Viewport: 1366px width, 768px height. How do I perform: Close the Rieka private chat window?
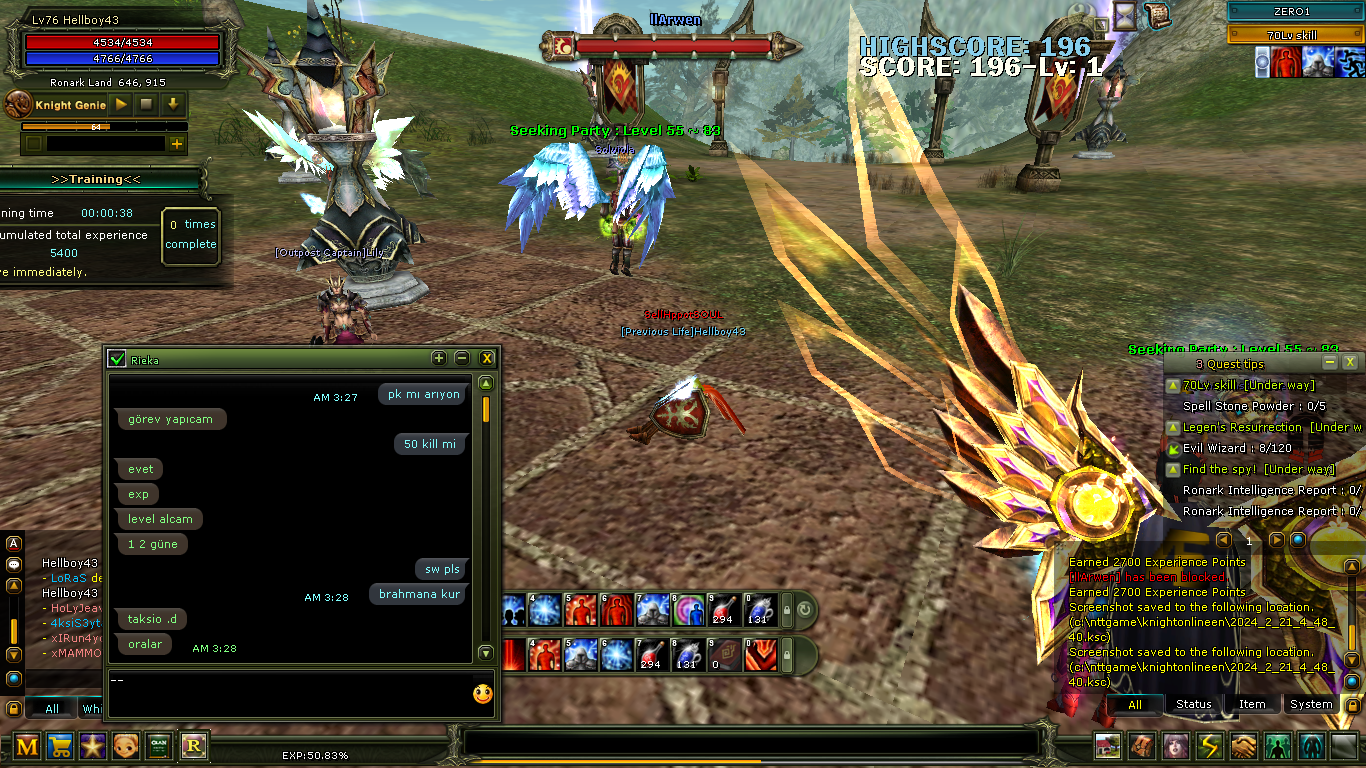point(487,358)
